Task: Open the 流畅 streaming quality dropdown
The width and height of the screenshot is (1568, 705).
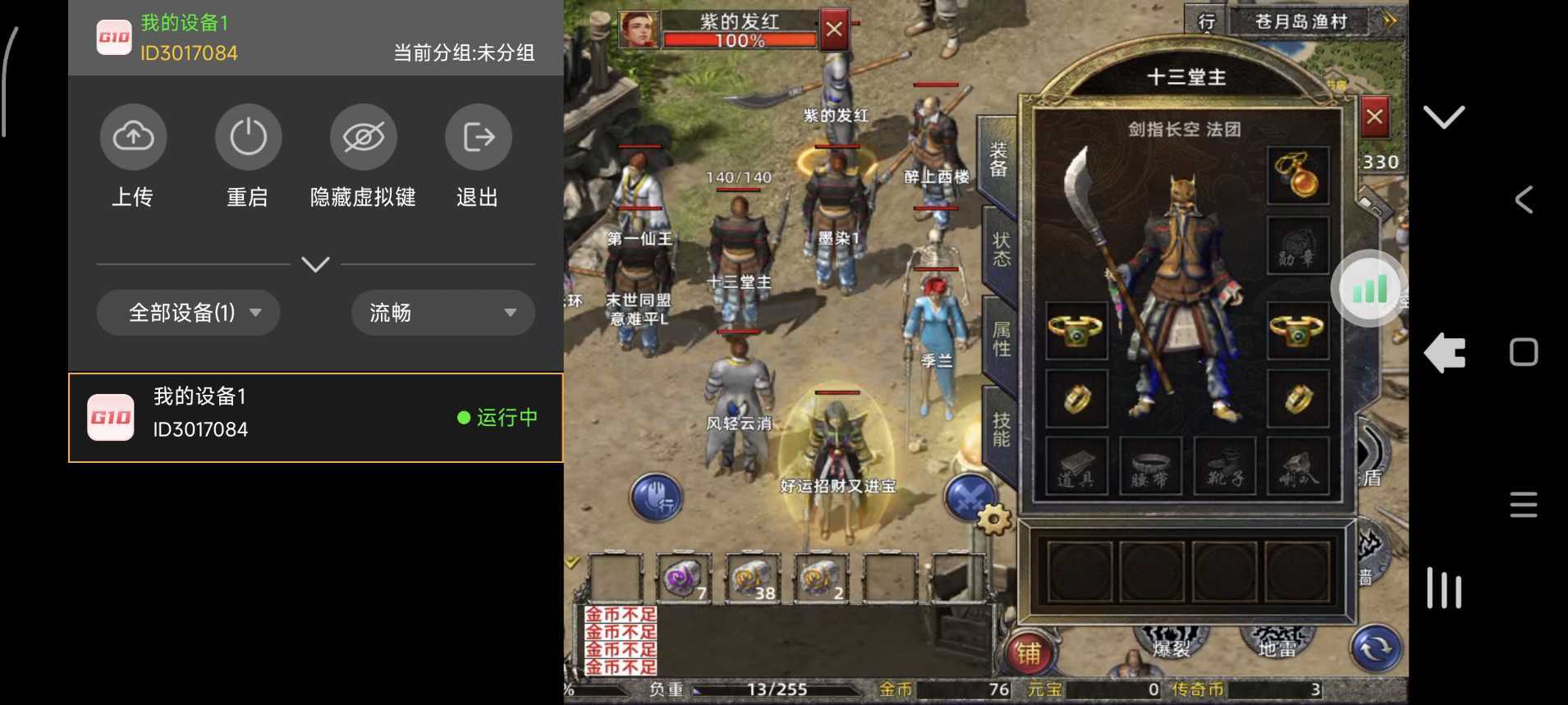Action: tap(442, 313)
